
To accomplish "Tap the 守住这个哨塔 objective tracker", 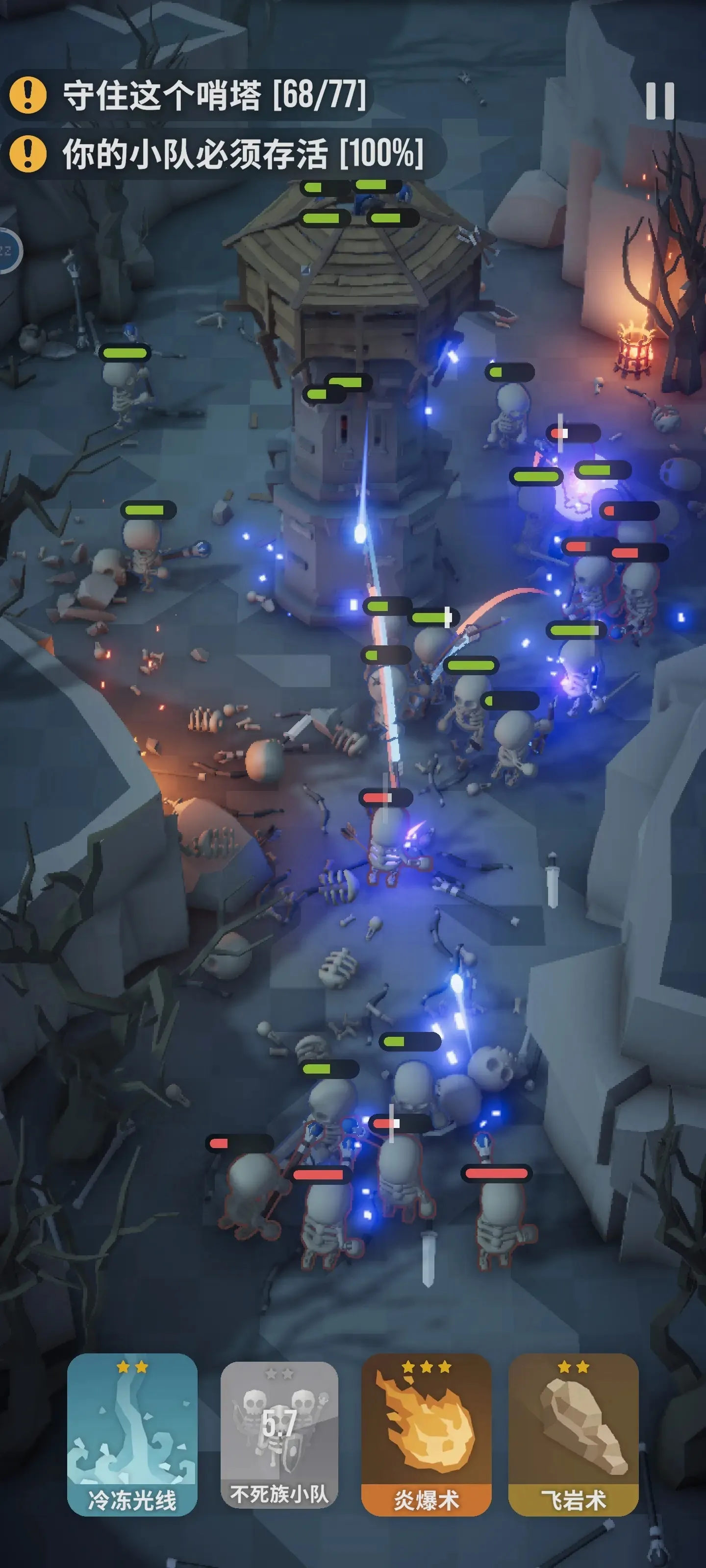I will click(x=189, y=95).
